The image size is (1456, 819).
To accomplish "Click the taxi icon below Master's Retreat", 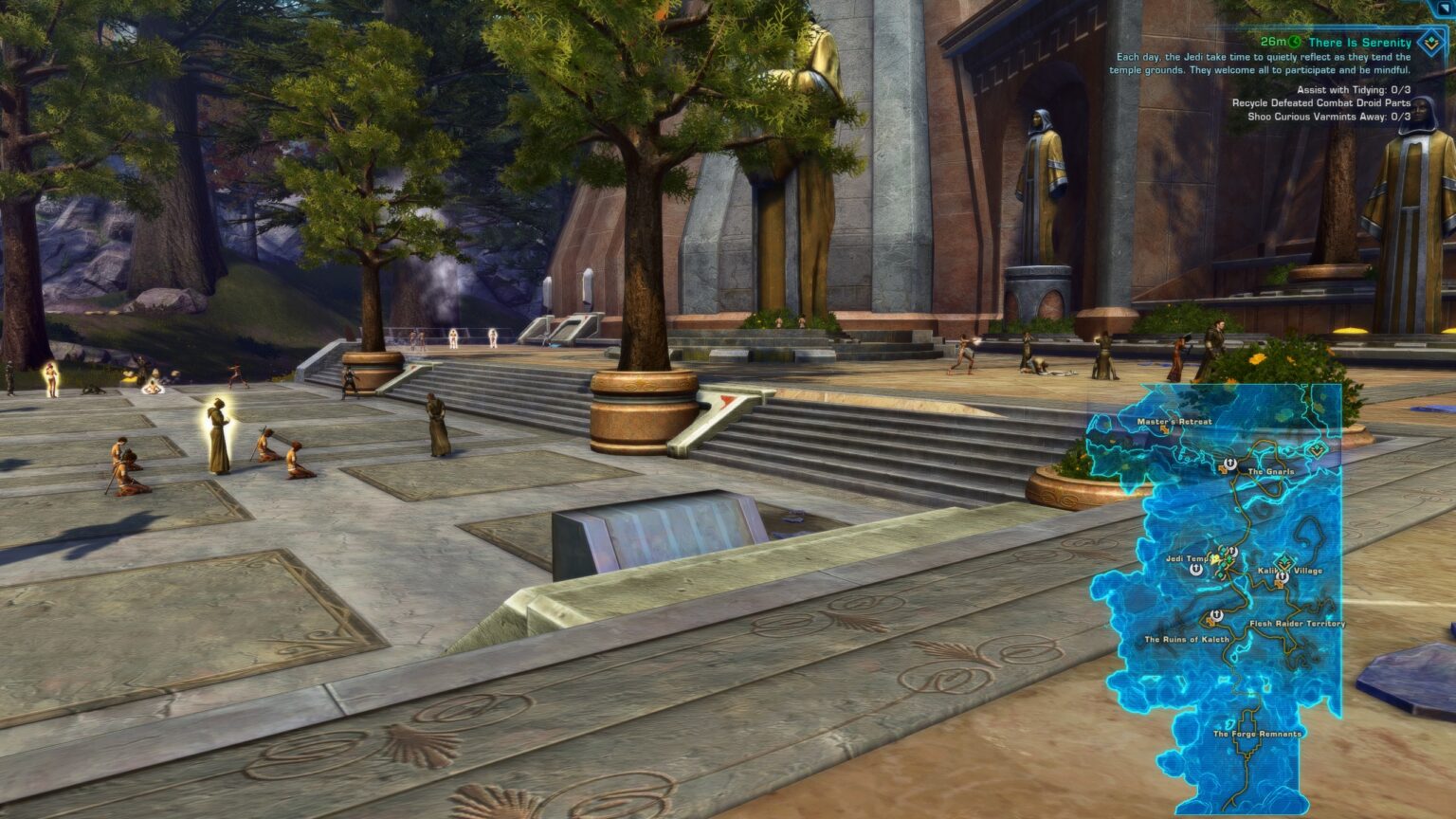I will coord(1164,428).
